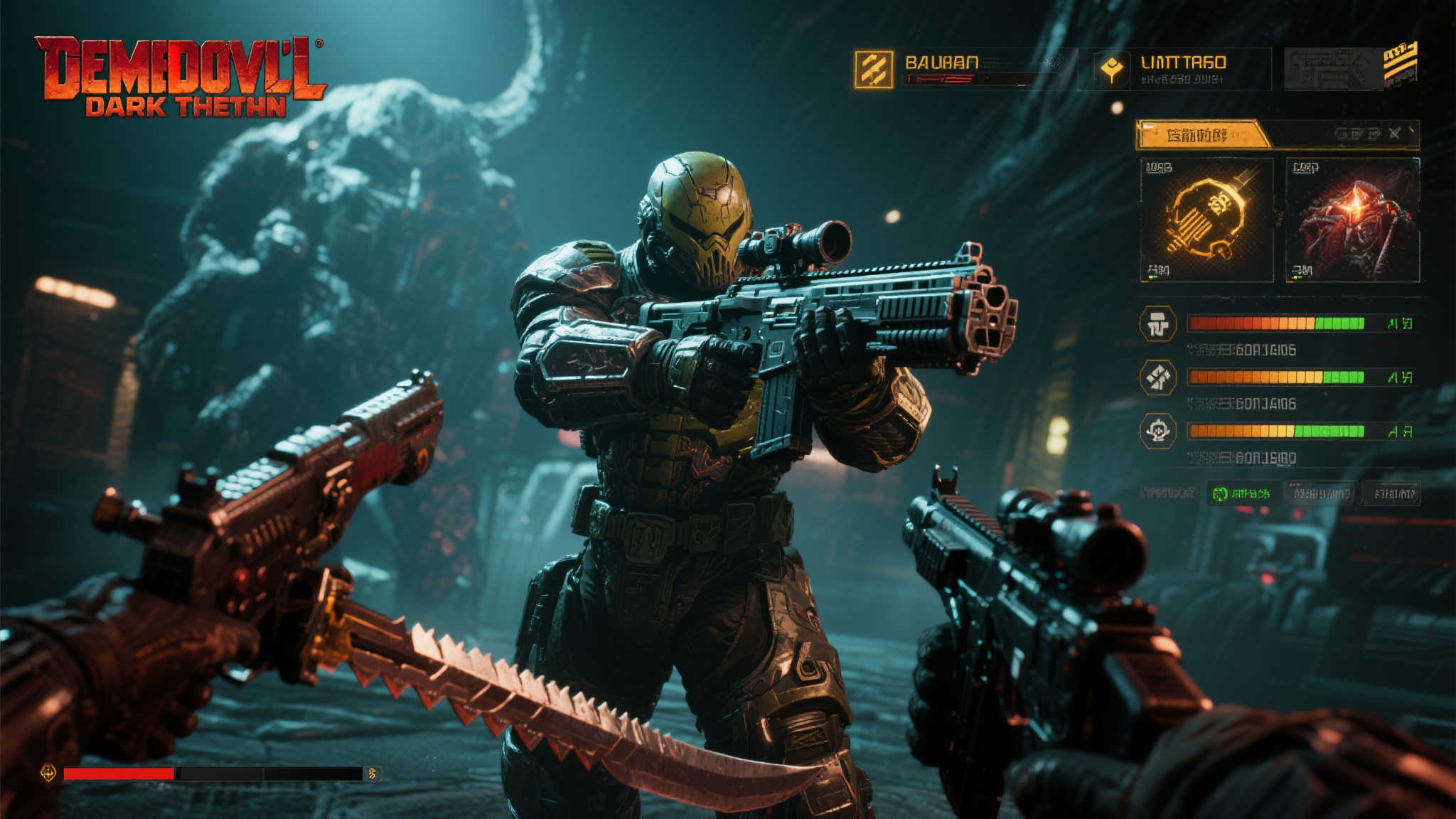Open the BAUBAN striped-icon panel
Screen dimensions: 1456x819
tap(874, 70)
